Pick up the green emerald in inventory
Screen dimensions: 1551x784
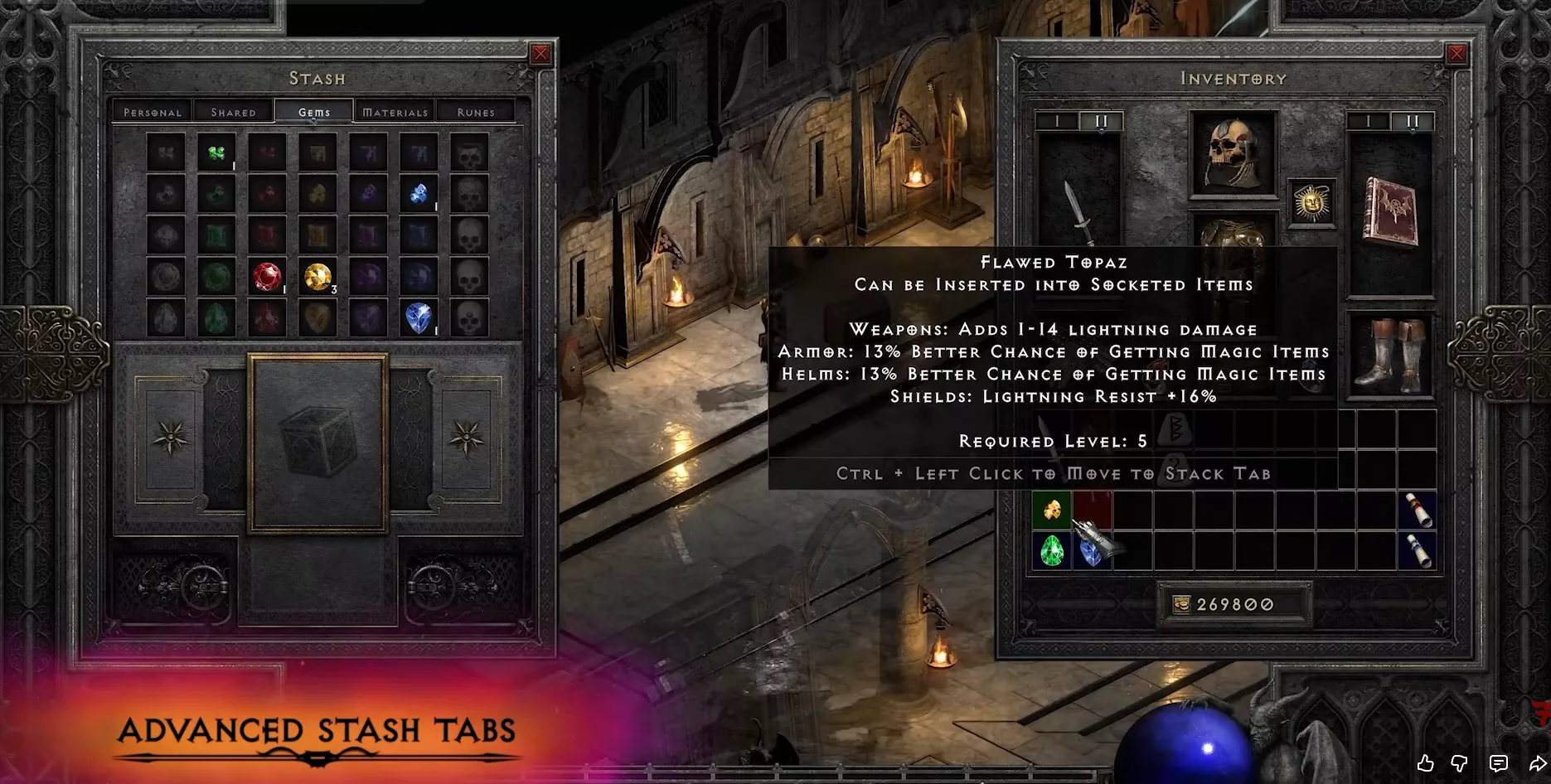(x=1052, y=550)
